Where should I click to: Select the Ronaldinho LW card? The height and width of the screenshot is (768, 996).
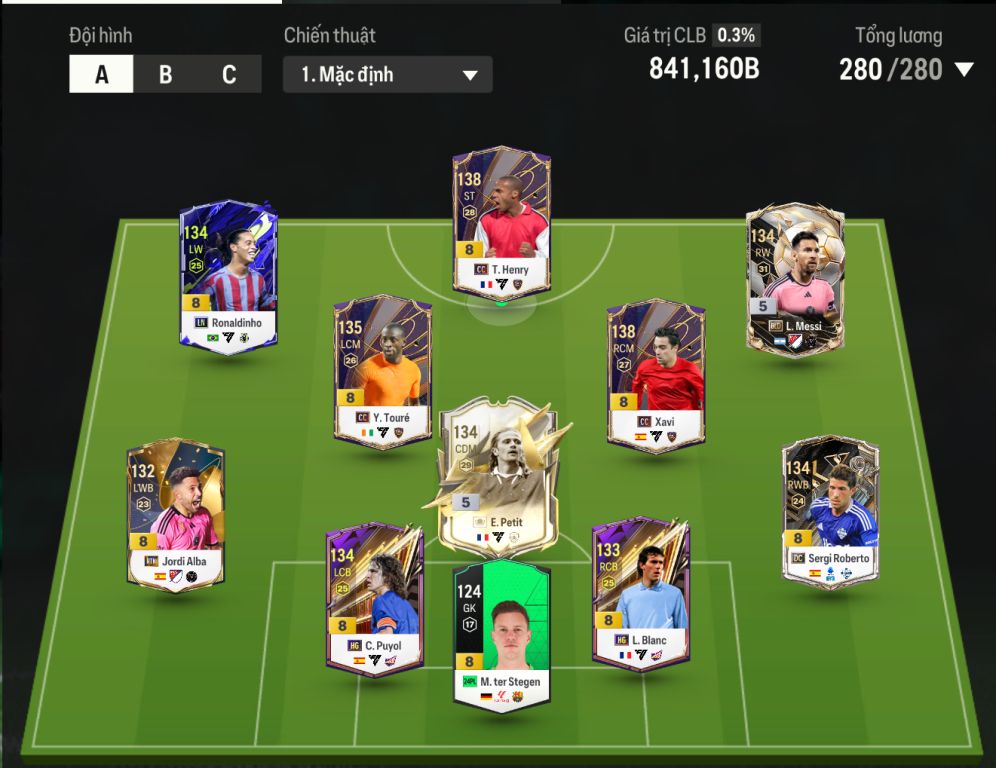228,273
